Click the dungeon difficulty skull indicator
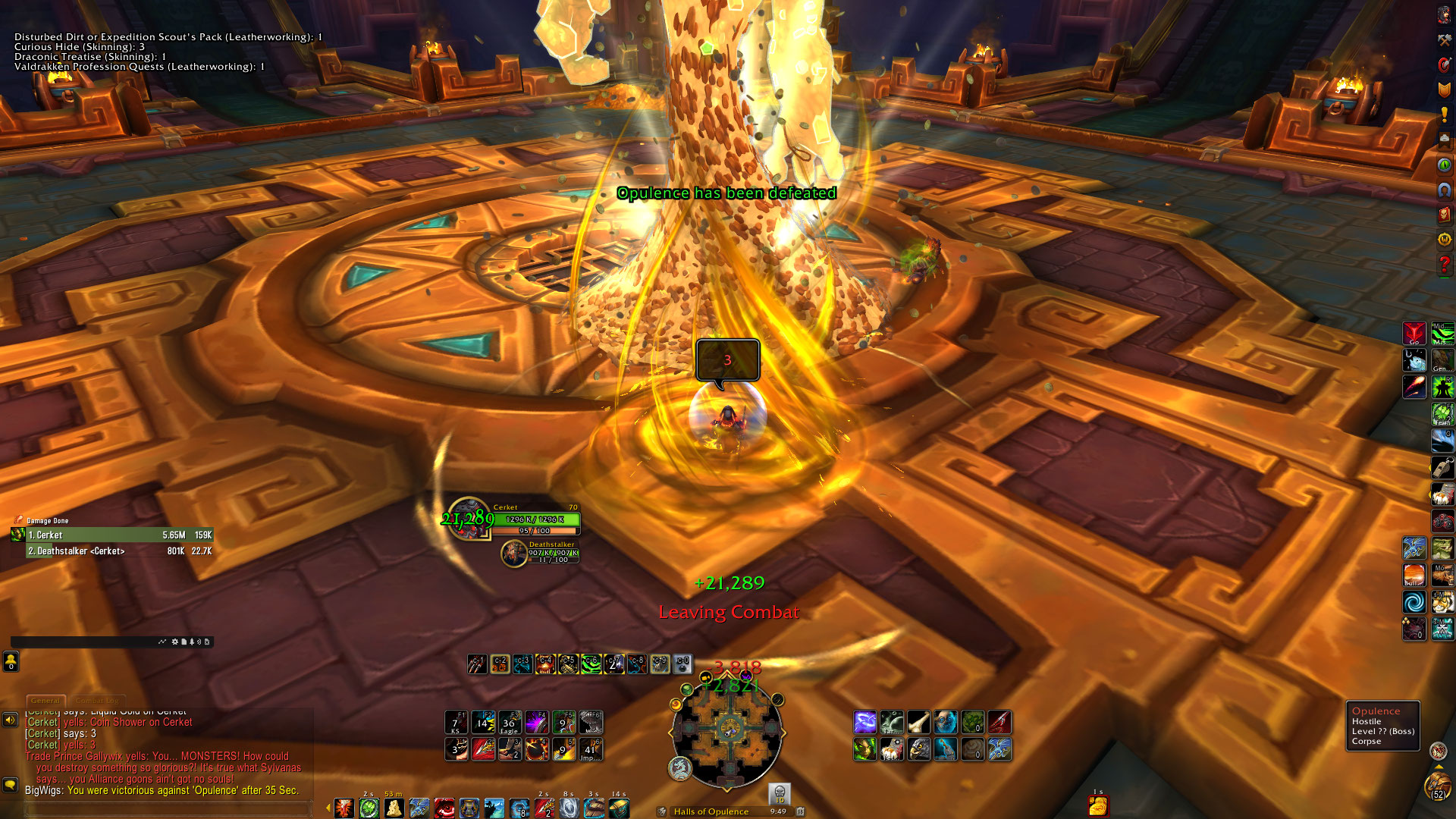Viewport: 1456px width, 819px height. click(x=779, y=794)
